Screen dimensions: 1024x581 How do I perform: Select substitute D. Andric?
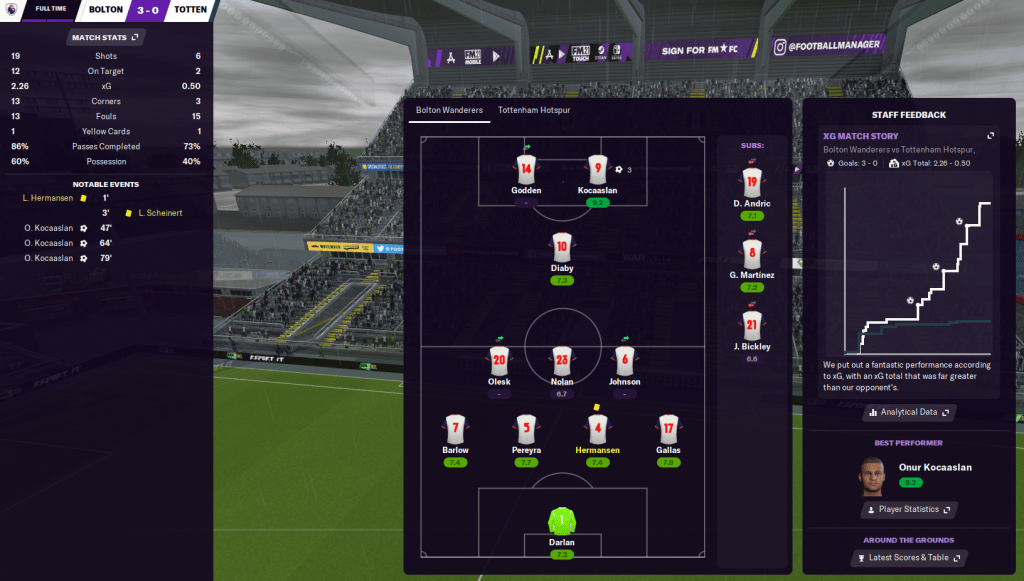[x=752, y=182]
